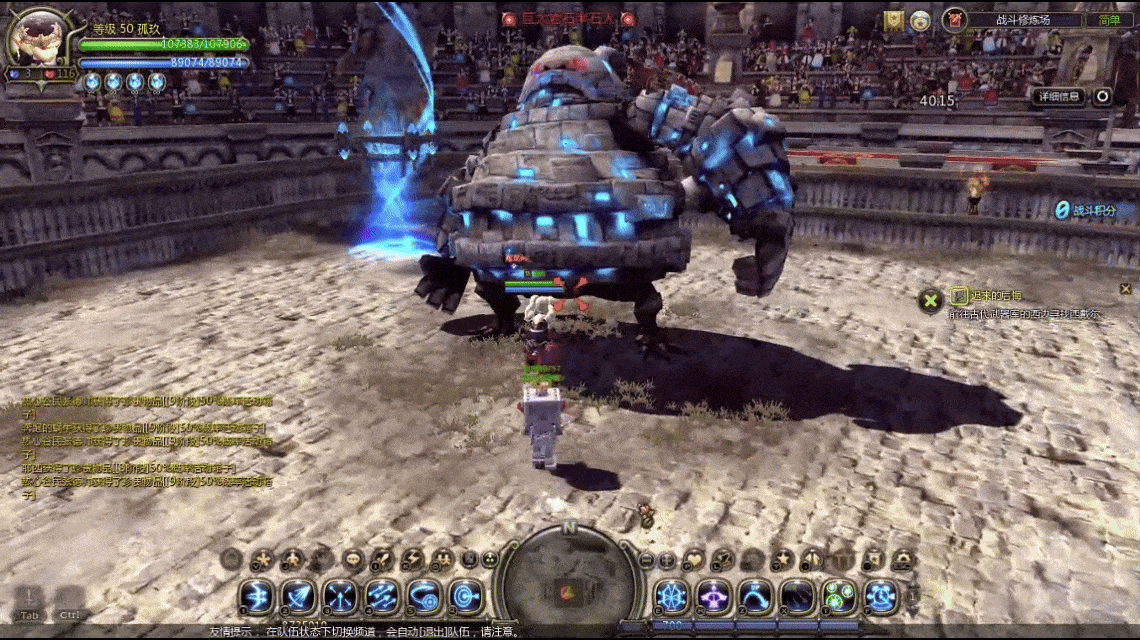Activate the concentric target rings skill

tap(466, 596)
